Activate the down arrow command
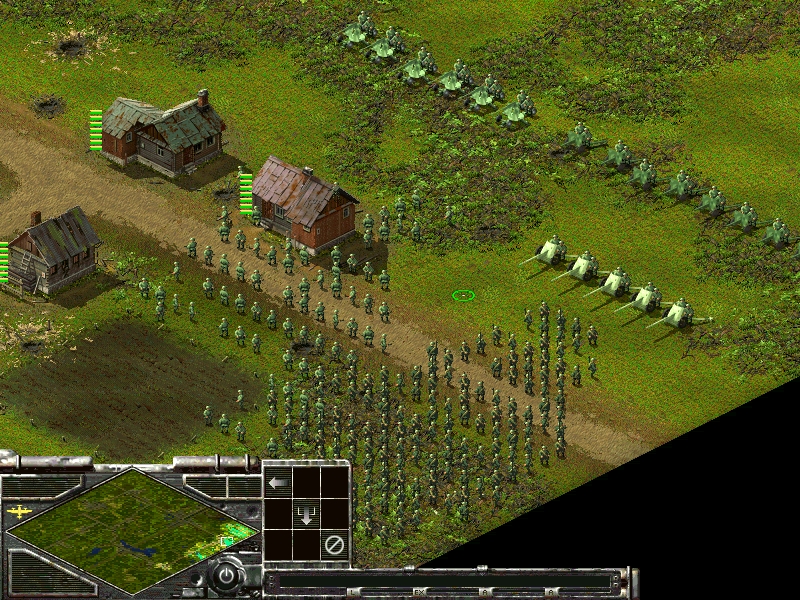800x600 pixels. (307, 516)
